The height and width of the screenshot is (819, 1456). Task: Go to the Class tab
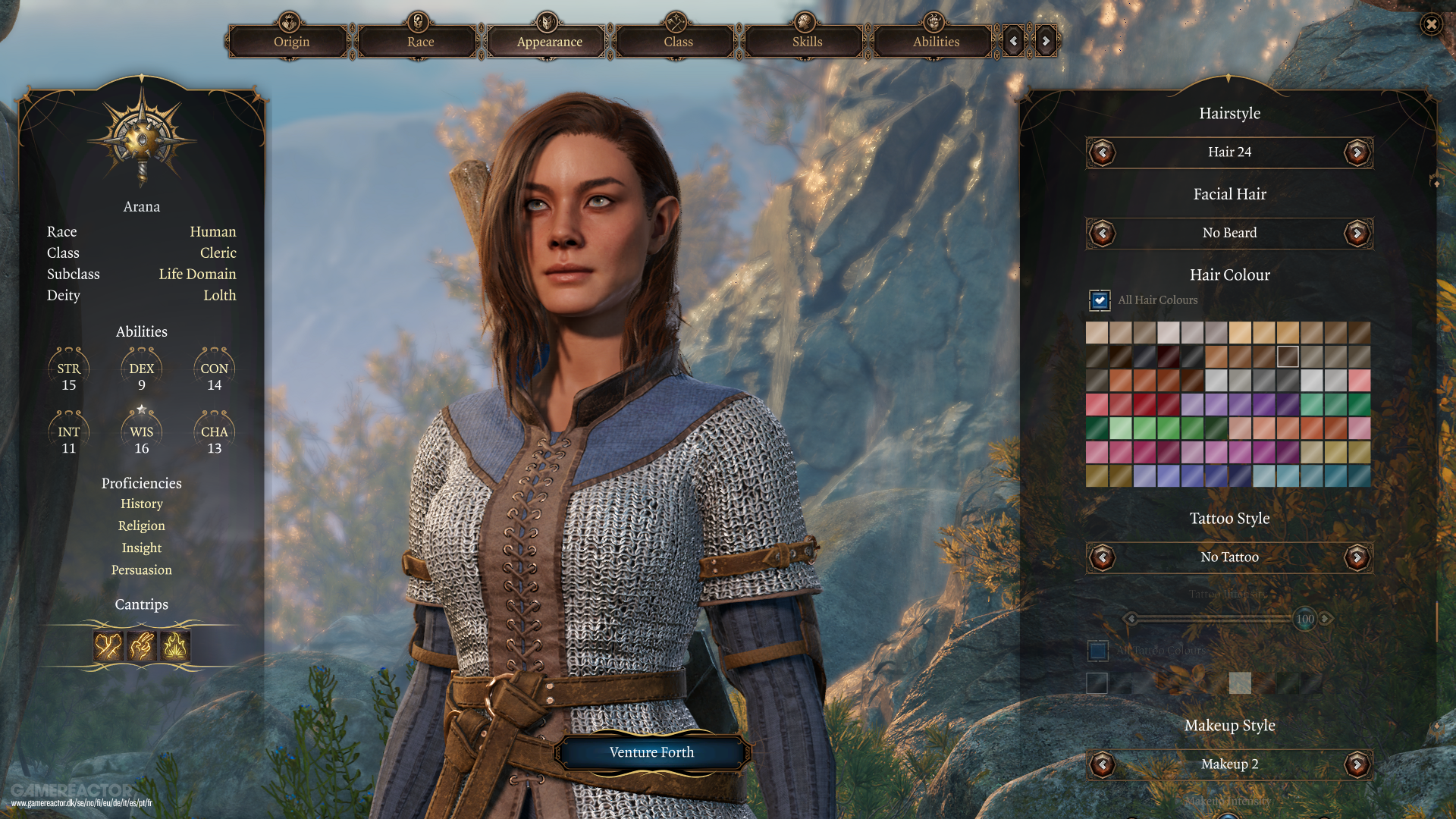pyautogui.click(x=678, y=42)
